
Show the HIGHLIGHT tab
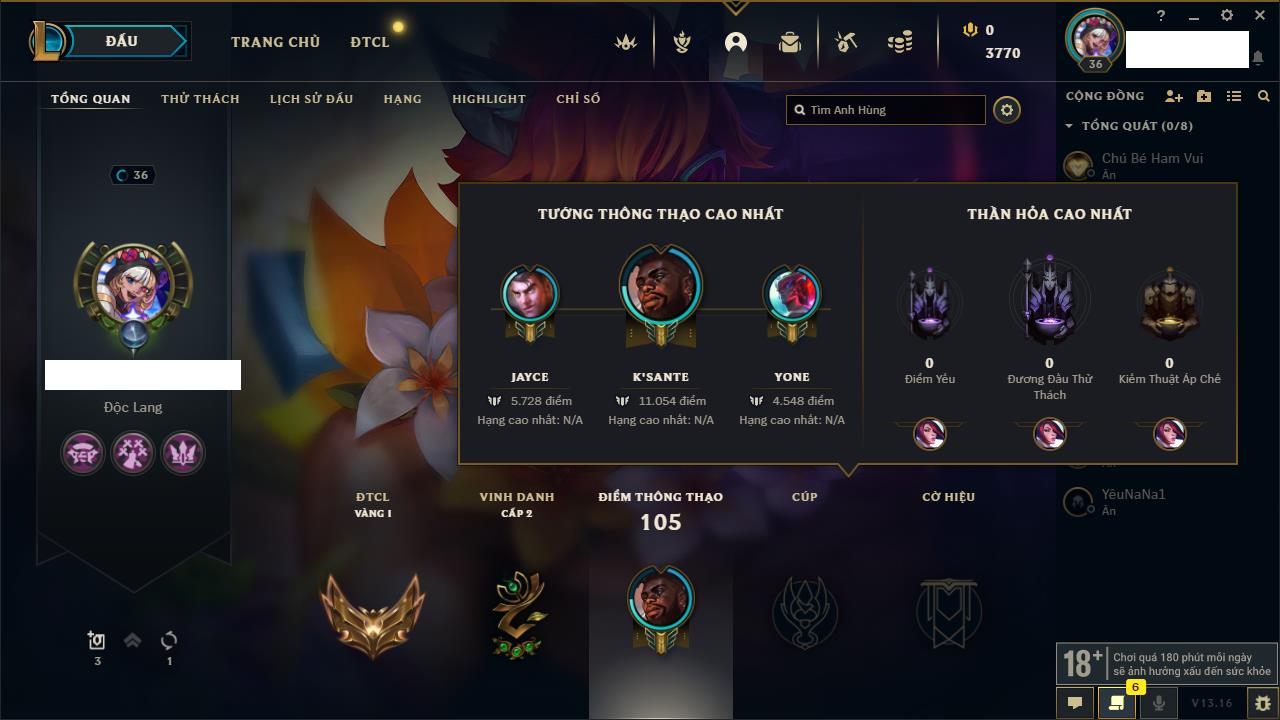tap(488, 99)
